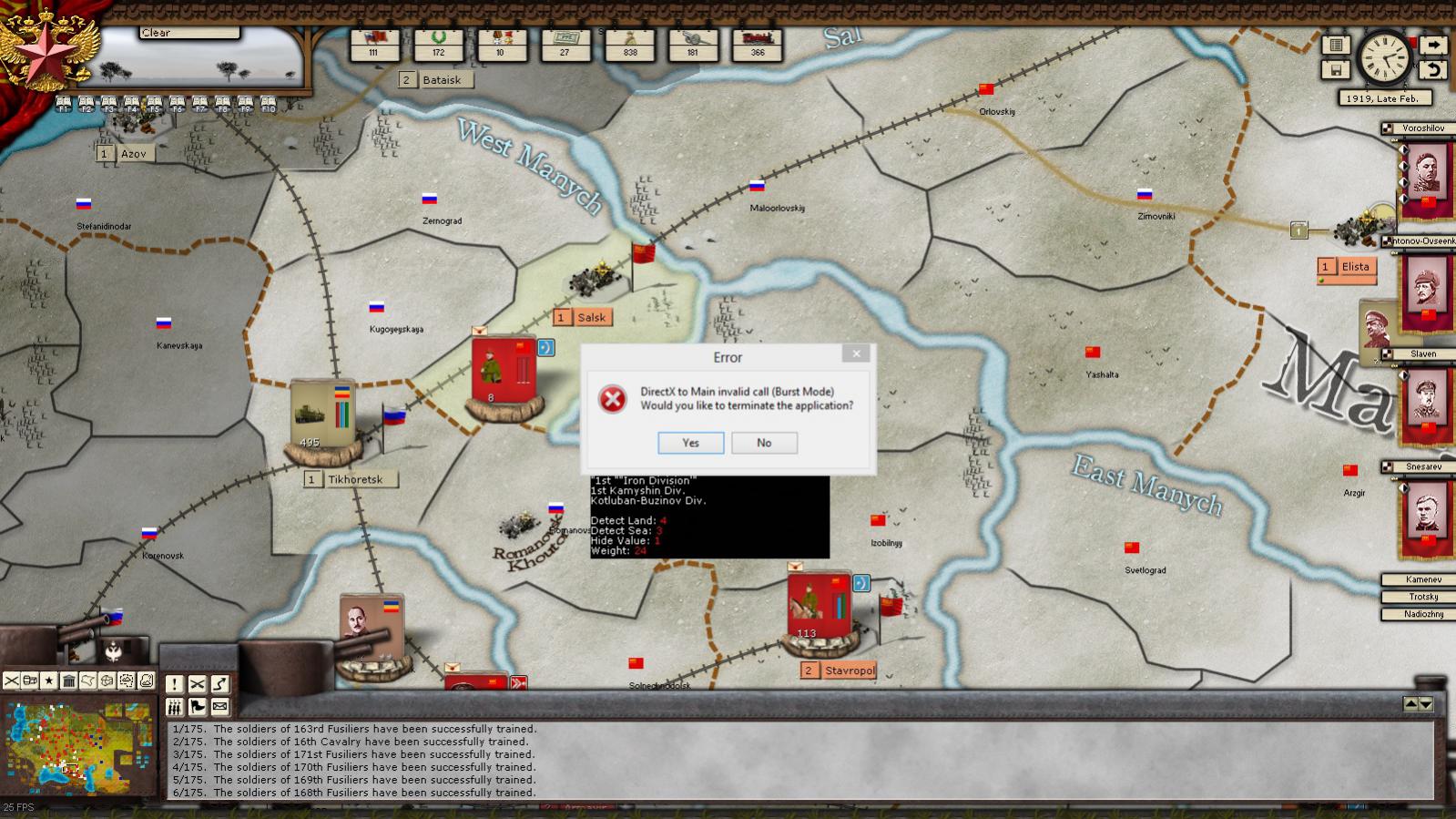This screenshot has height=819, width=1456.
Task: Select the Nadiozhny army tab
Action: [x=1423, y=614]
